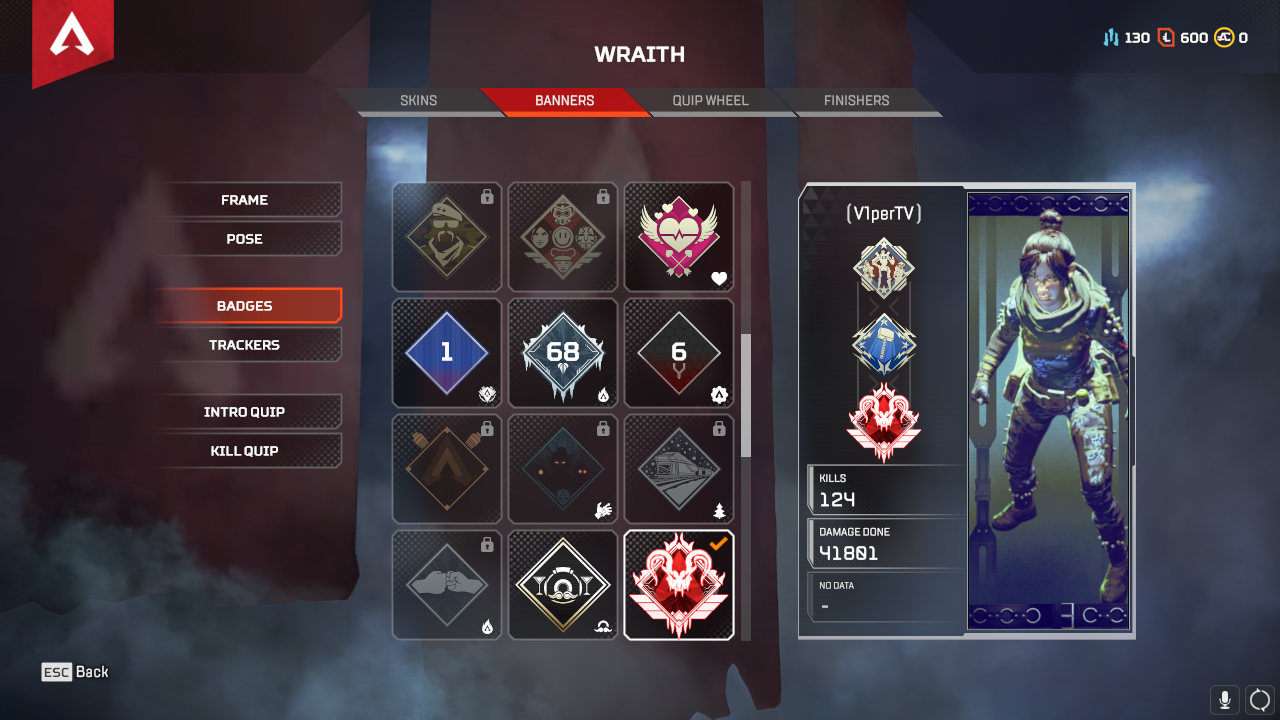Deselect the equipped red skull badge

point(679,584)
